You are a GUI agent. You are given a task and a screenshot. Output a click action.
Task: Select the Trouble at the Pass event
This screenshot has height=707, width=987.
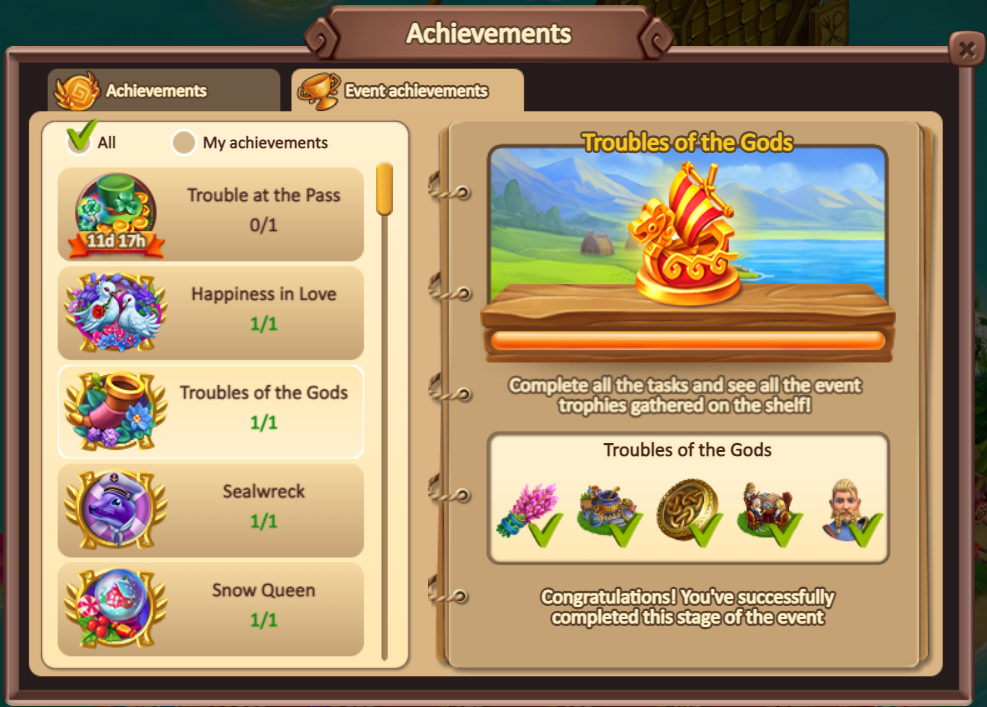pyautogui.click(x=211, y=214)
